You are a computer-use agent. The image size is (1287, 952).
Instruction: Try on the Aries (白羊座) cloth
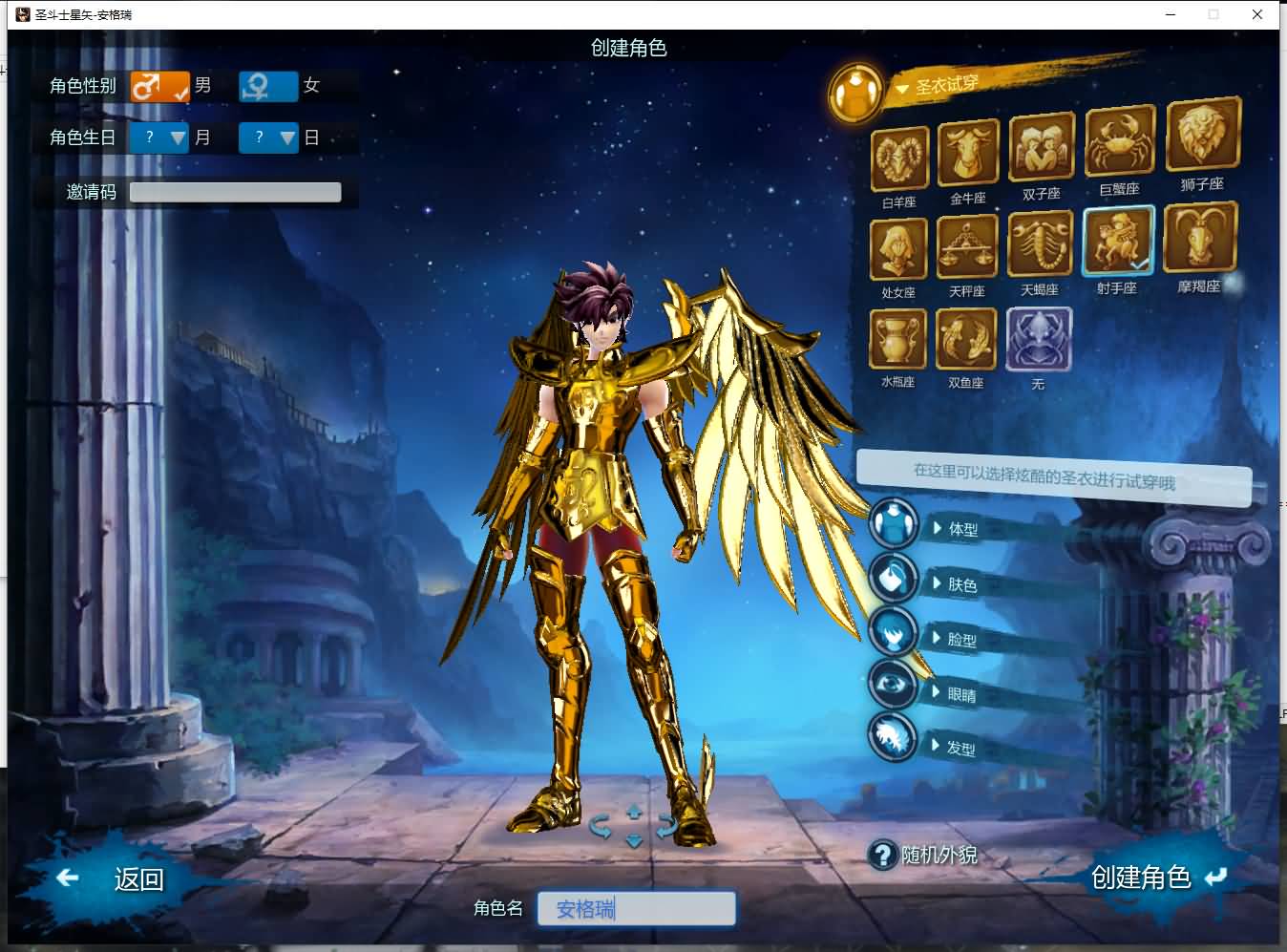pos(898,159)
